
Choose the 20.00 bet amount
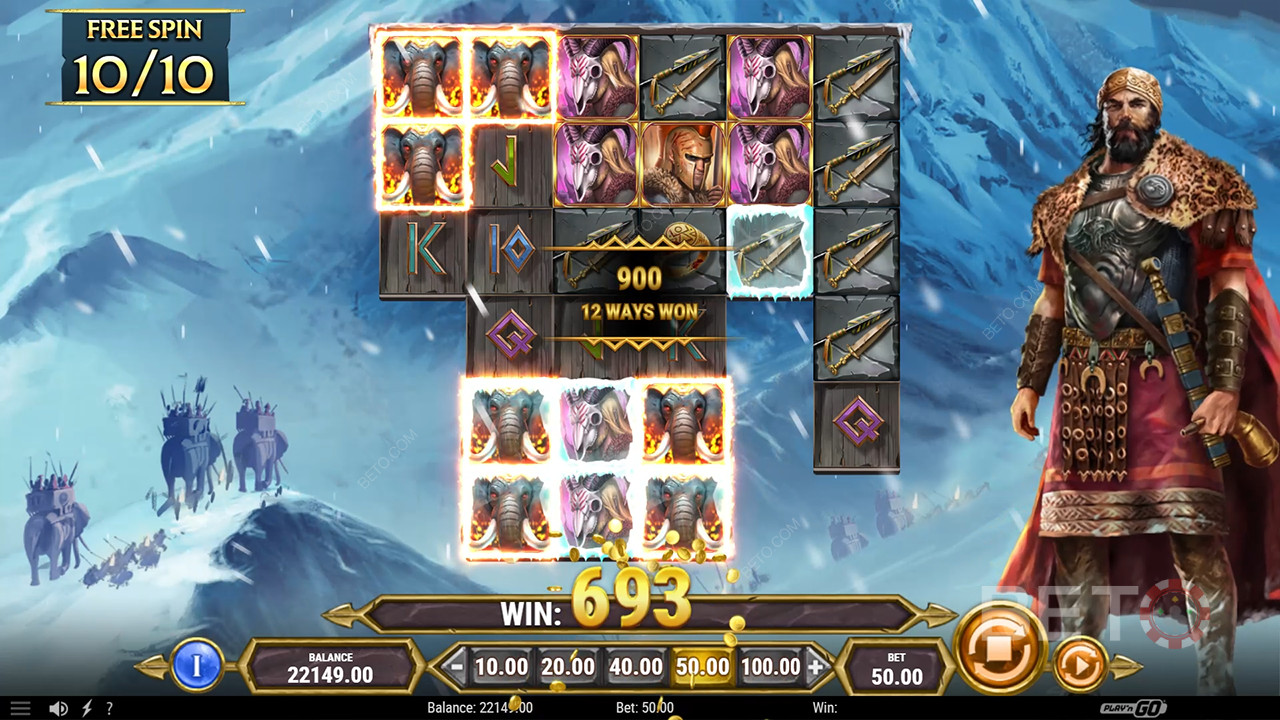tap(568, 667)
